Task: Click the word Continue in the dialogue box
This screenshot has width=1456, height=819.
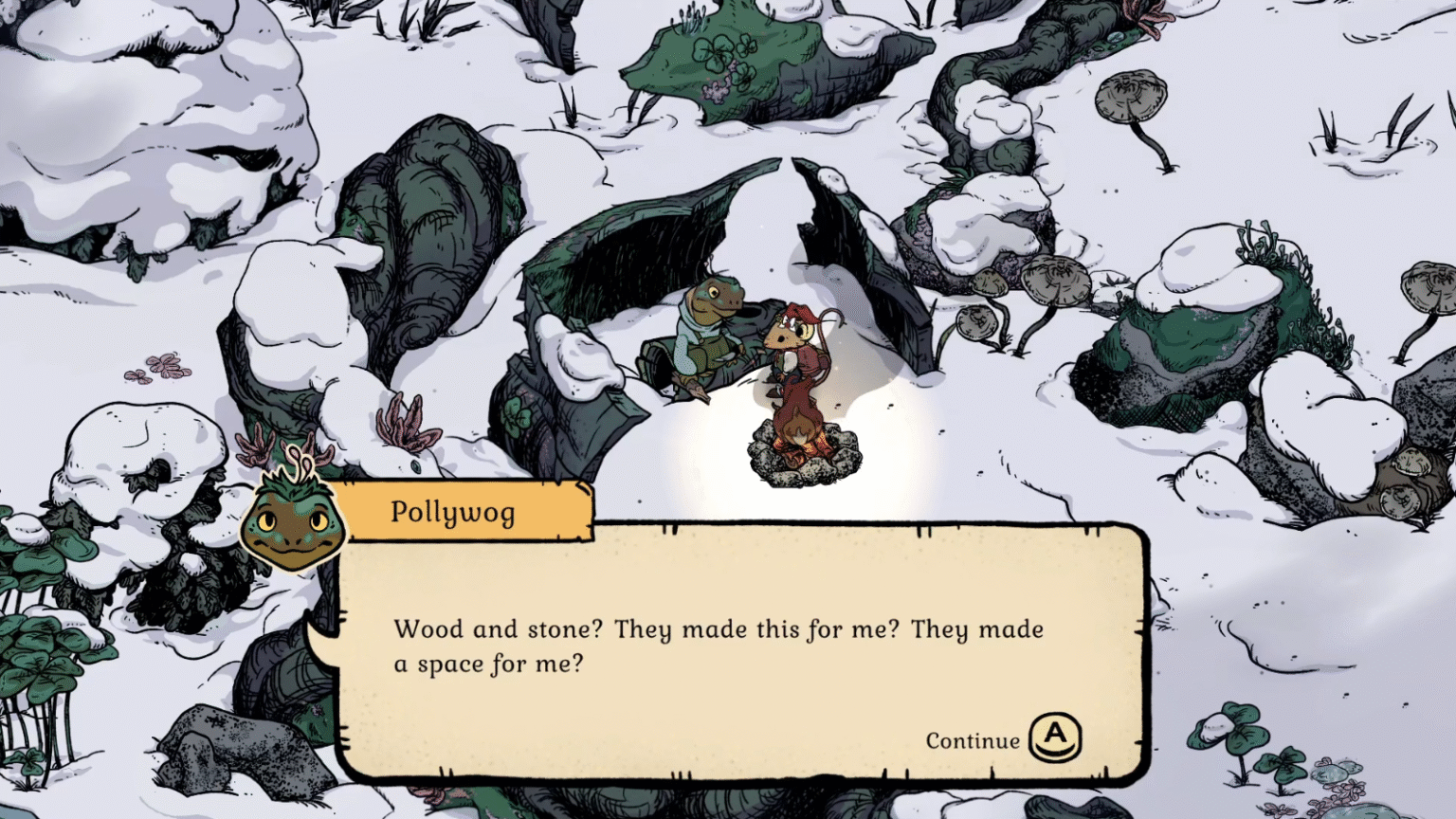Action: click(974, 741)
